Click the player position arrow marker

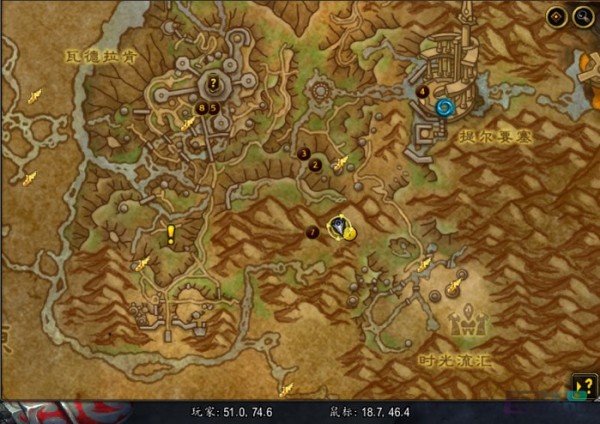(x=342, y=228)
